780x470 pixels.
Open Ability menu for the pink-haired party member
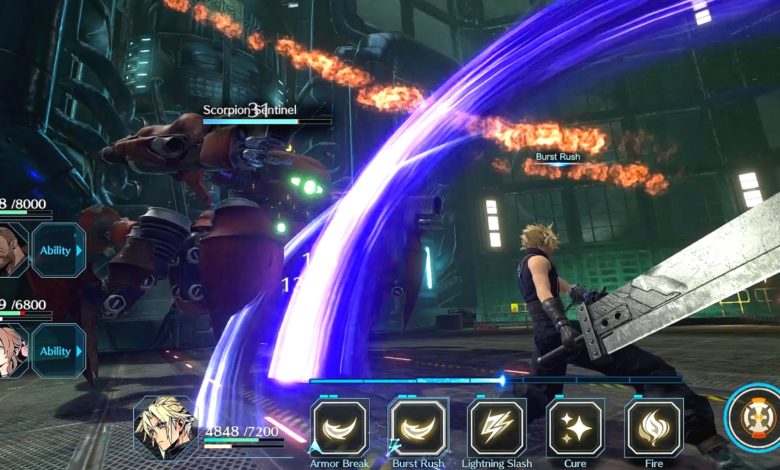point(57,351)
